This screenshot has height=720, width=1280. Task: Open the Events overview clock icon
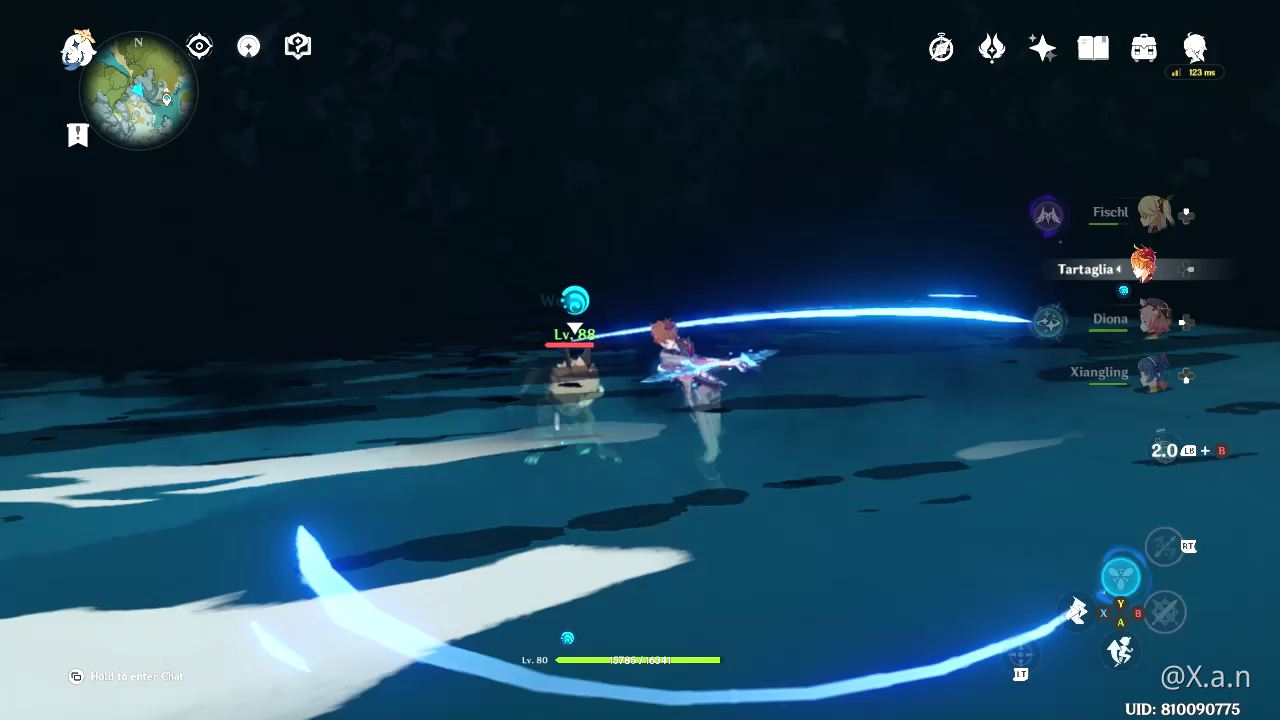[x=941, y=47]
